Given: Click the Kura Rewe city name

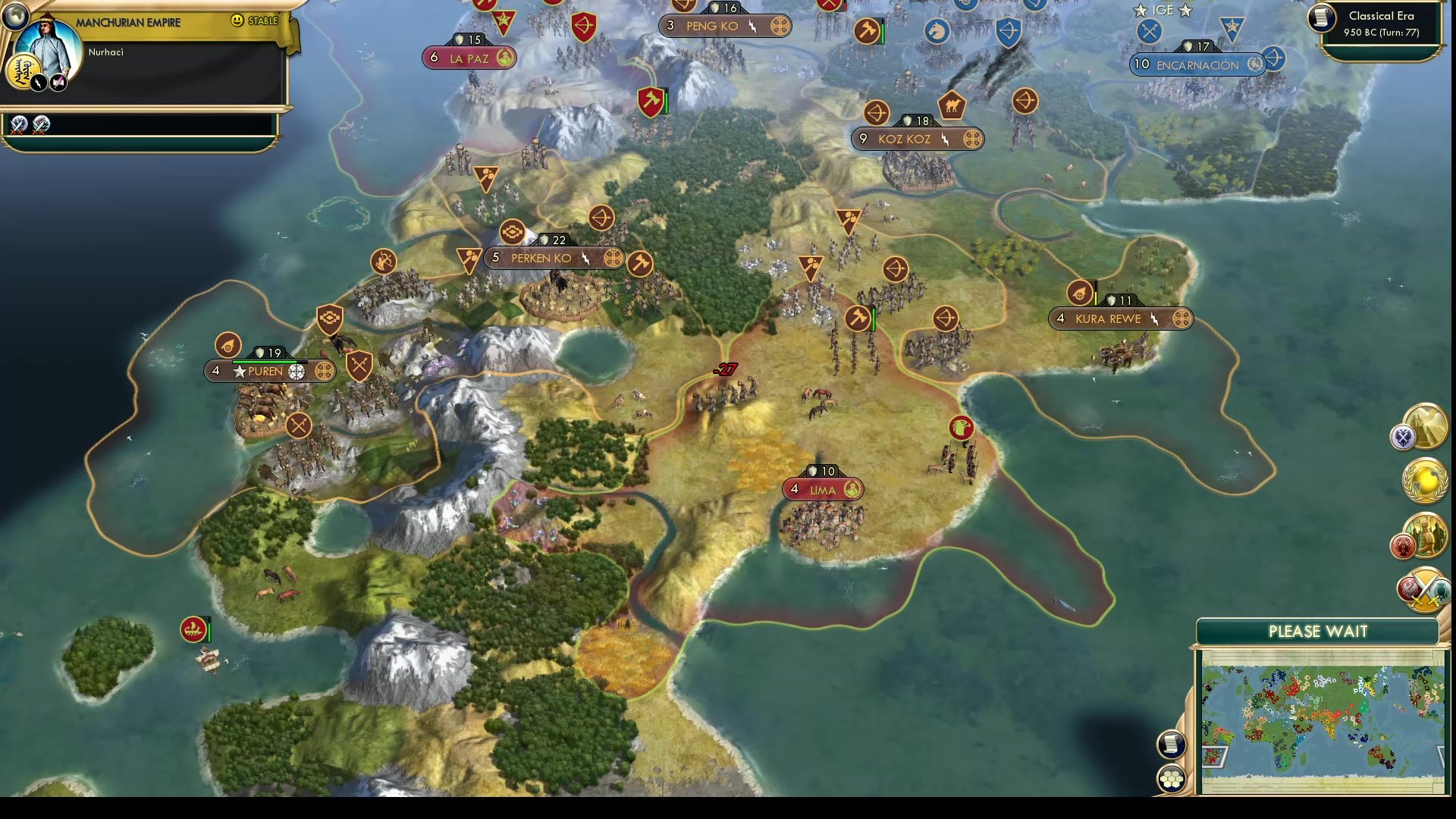Looking at the screenshot, I should [1109, 318].
